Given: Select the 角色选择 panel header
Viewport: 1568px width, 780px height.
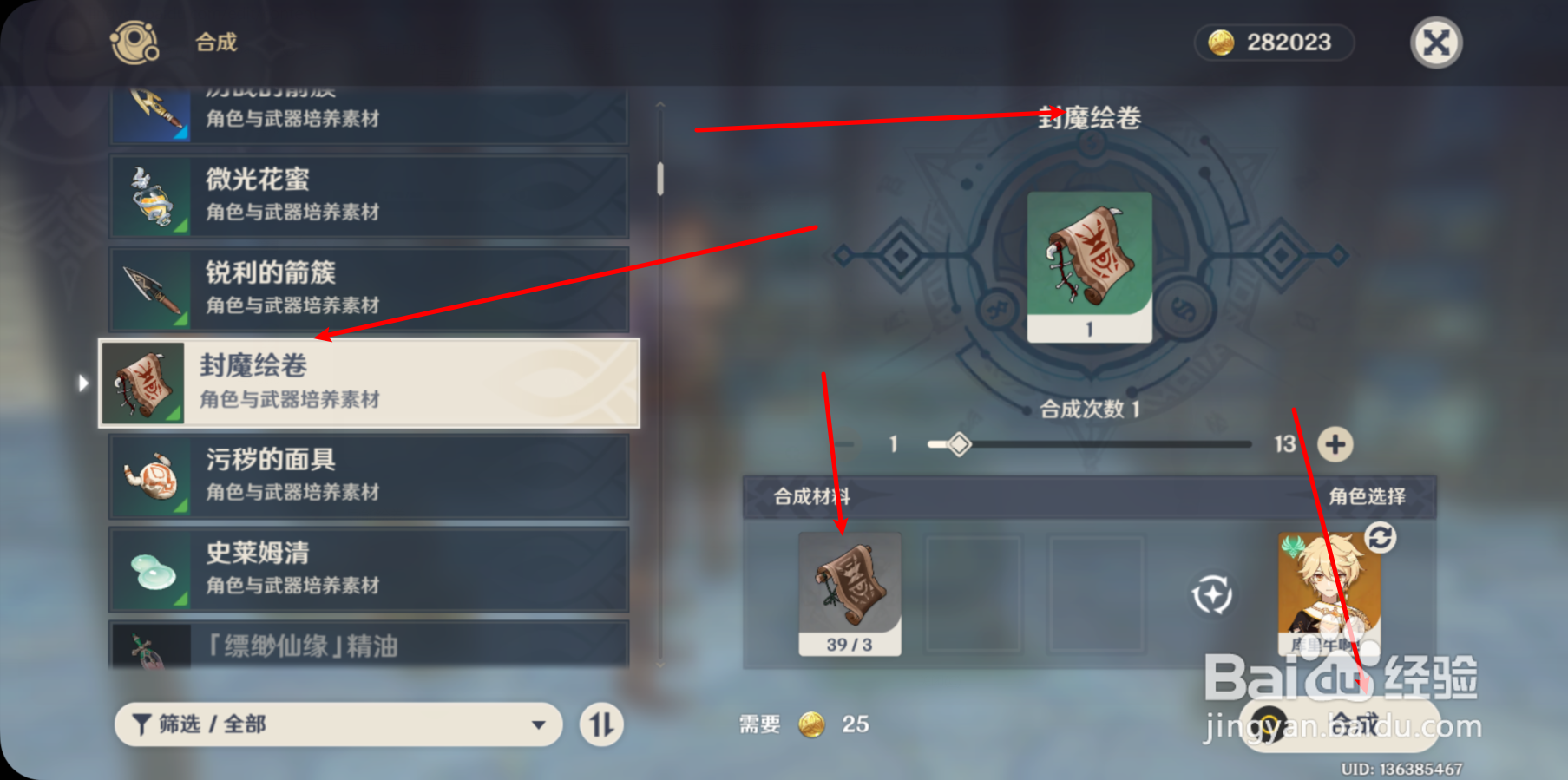Looking at the screenshot, I should tap(1368, 495).
